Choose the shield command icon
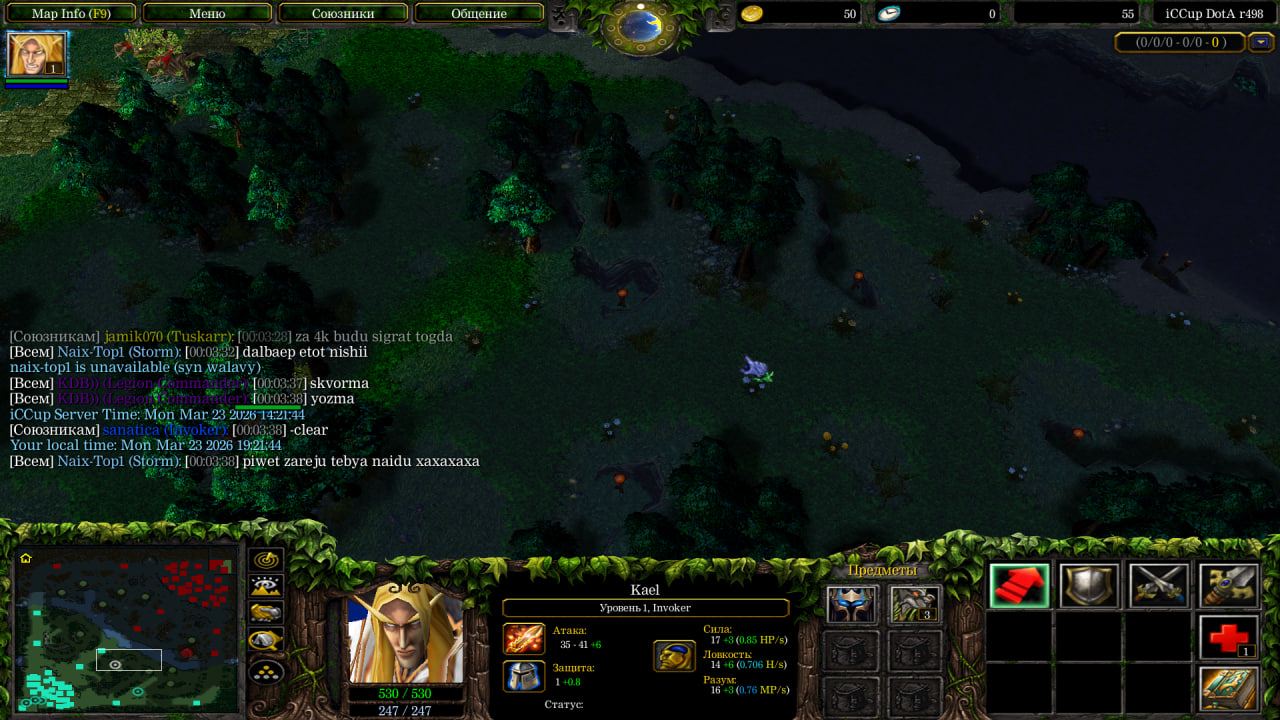The height and width of the screenshot is (720, 1280). tap(1089, 586)
